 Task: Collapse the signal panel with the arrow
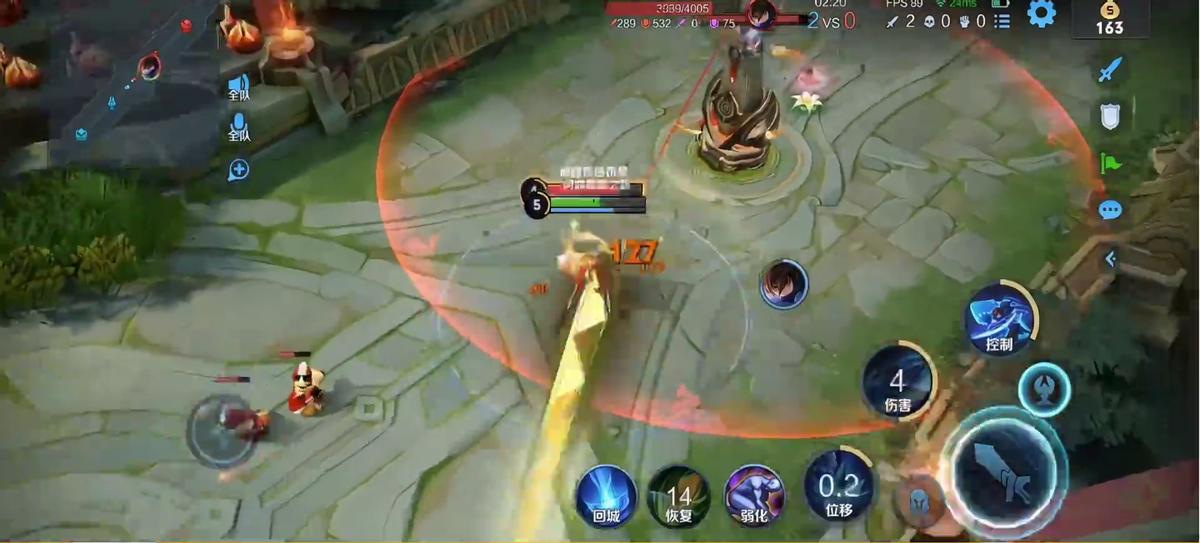click(1110, 258)
